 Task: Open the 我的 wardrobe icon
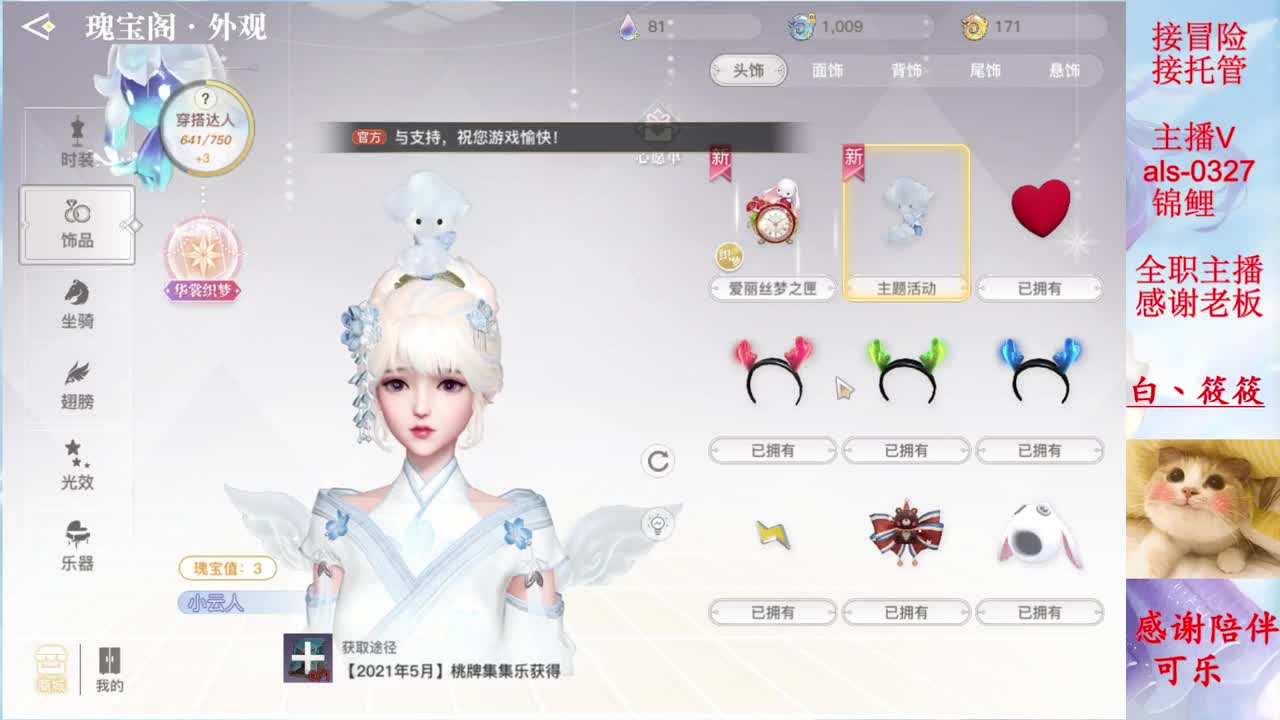110,665
